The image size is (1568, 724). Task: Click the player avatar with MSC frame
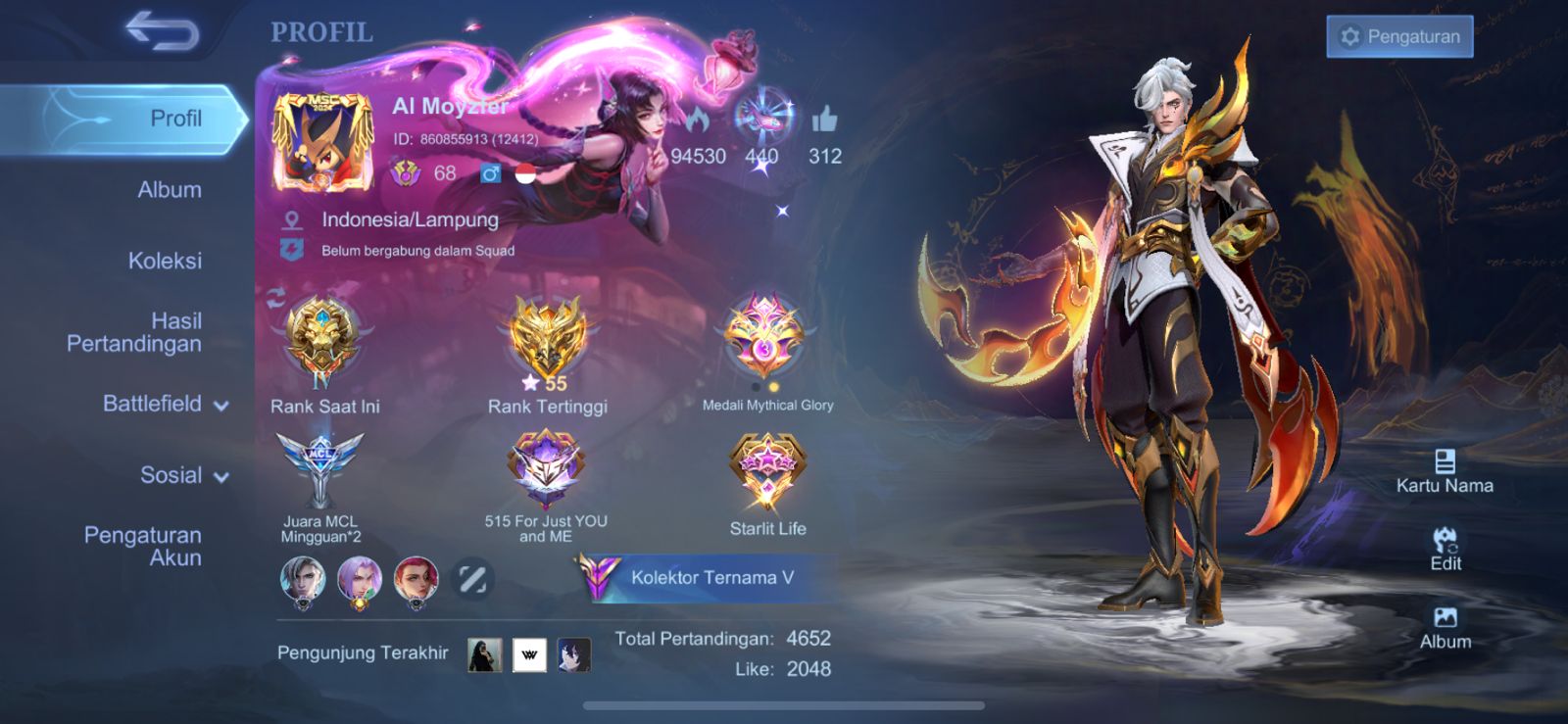click(x=322, y=141)
